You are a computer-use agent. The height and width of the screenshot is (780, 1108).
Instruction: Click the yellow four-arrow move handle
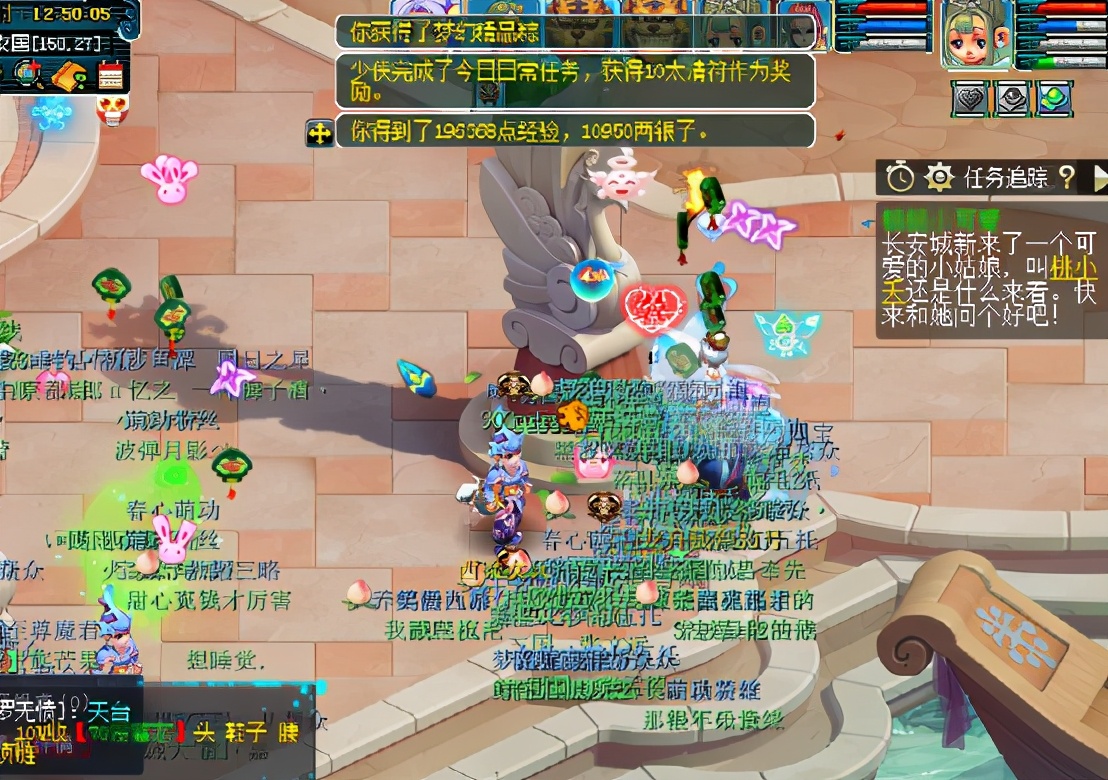tap(319, 133)
